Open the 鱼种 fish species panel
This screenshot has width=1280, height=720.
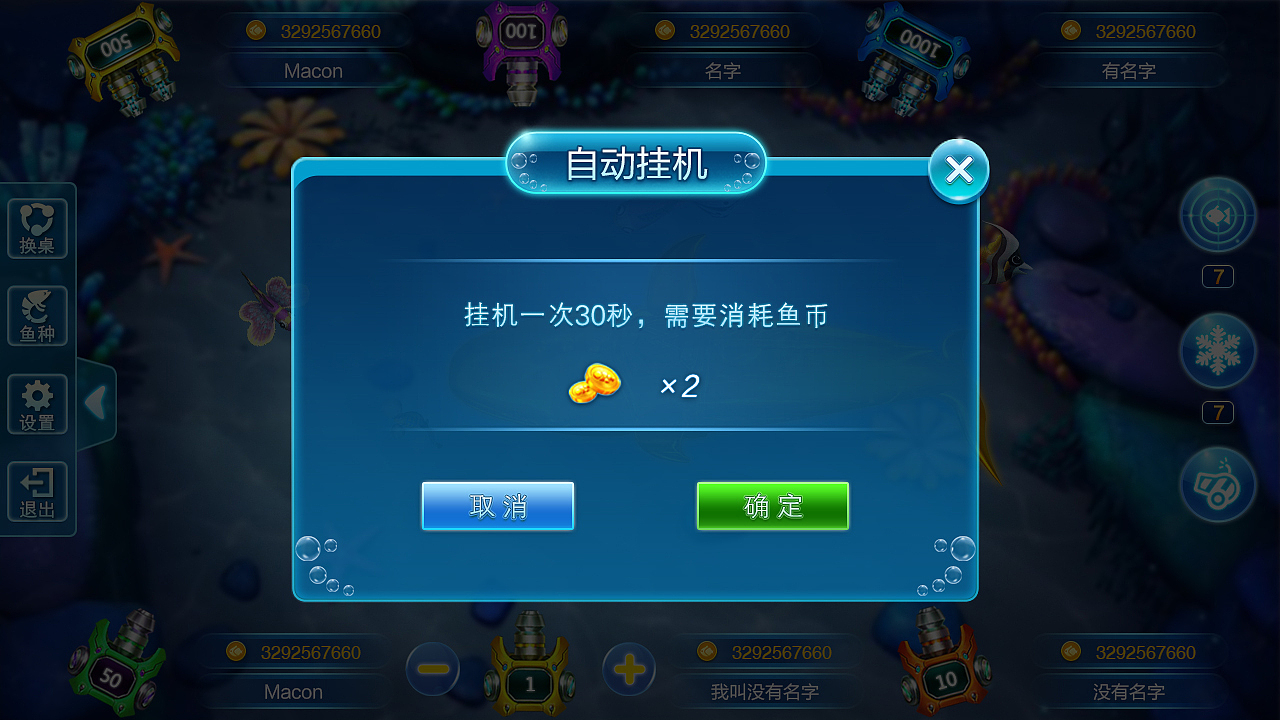coord(37,315)
